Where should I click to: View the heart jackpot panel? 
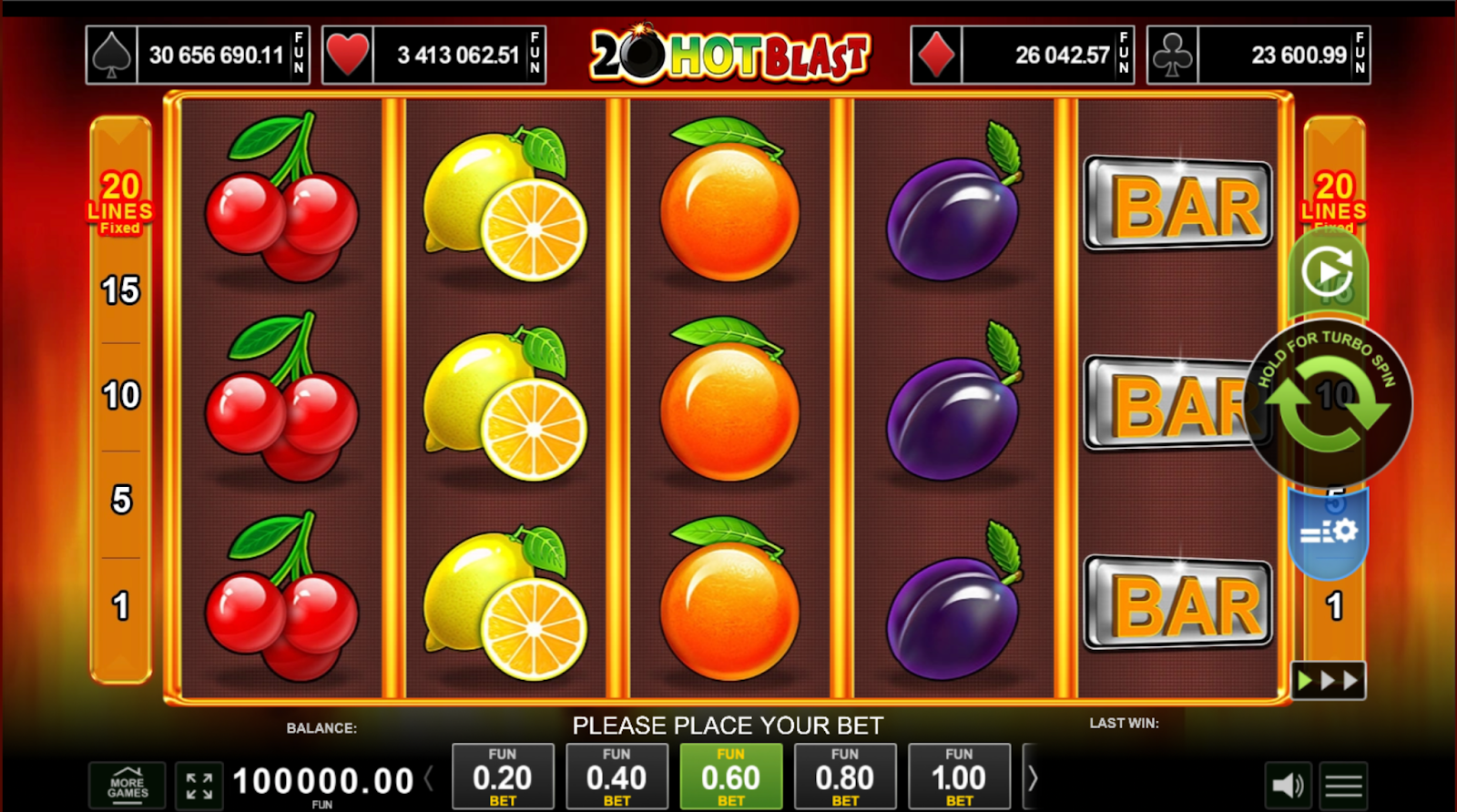(x=433, y=56)
